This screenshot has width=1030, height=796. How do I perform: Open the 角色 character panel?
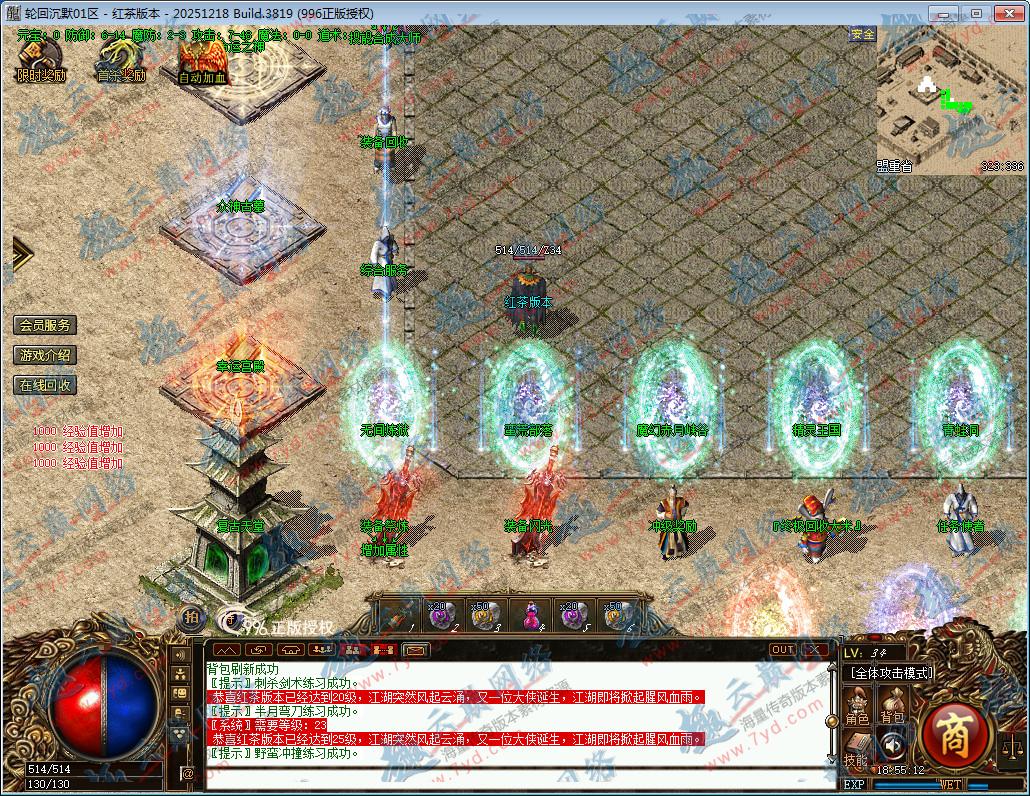[x=857, y=706]
